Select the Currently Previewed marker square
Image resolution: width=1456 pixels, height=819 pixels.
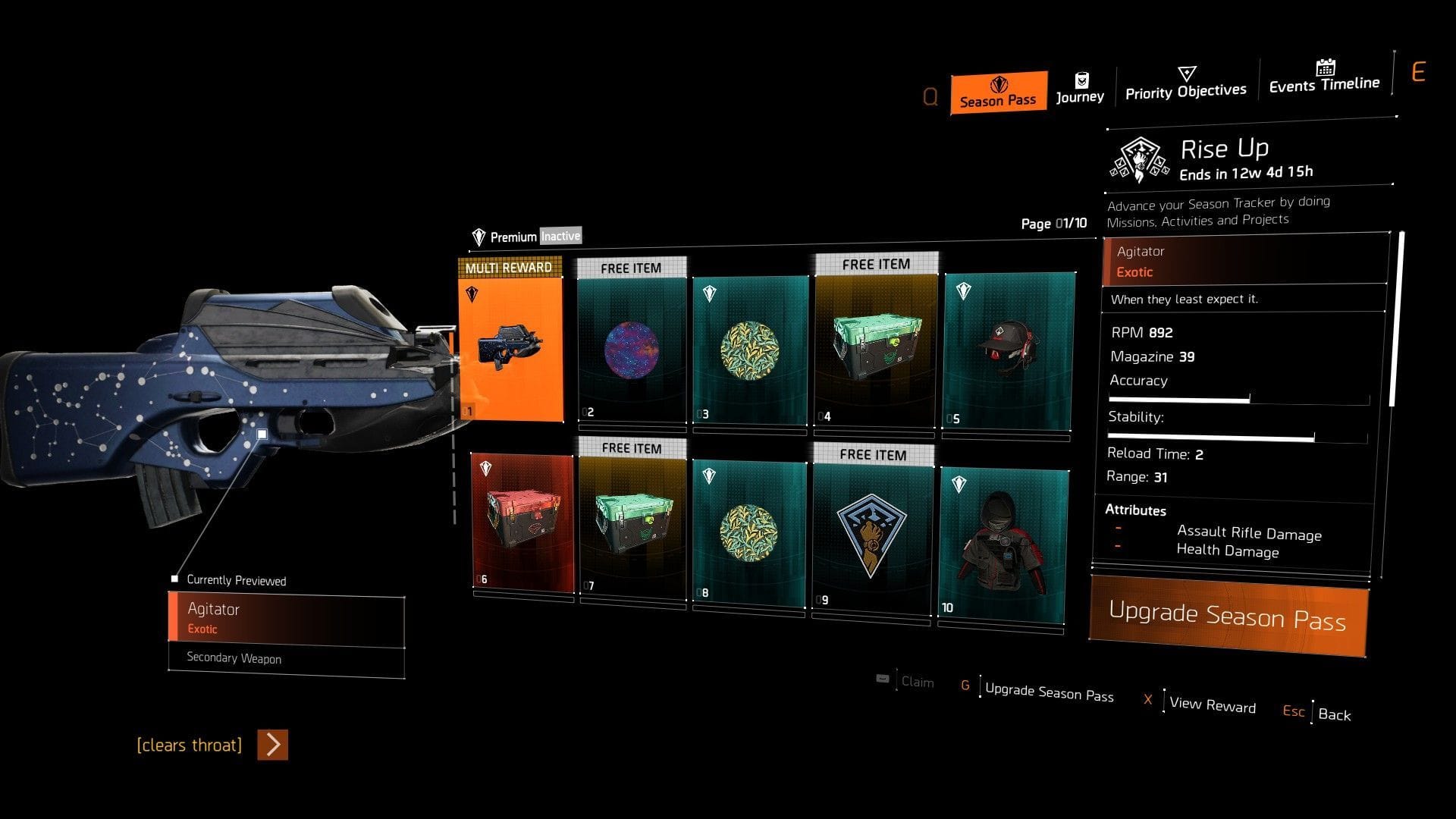(175, 578)
